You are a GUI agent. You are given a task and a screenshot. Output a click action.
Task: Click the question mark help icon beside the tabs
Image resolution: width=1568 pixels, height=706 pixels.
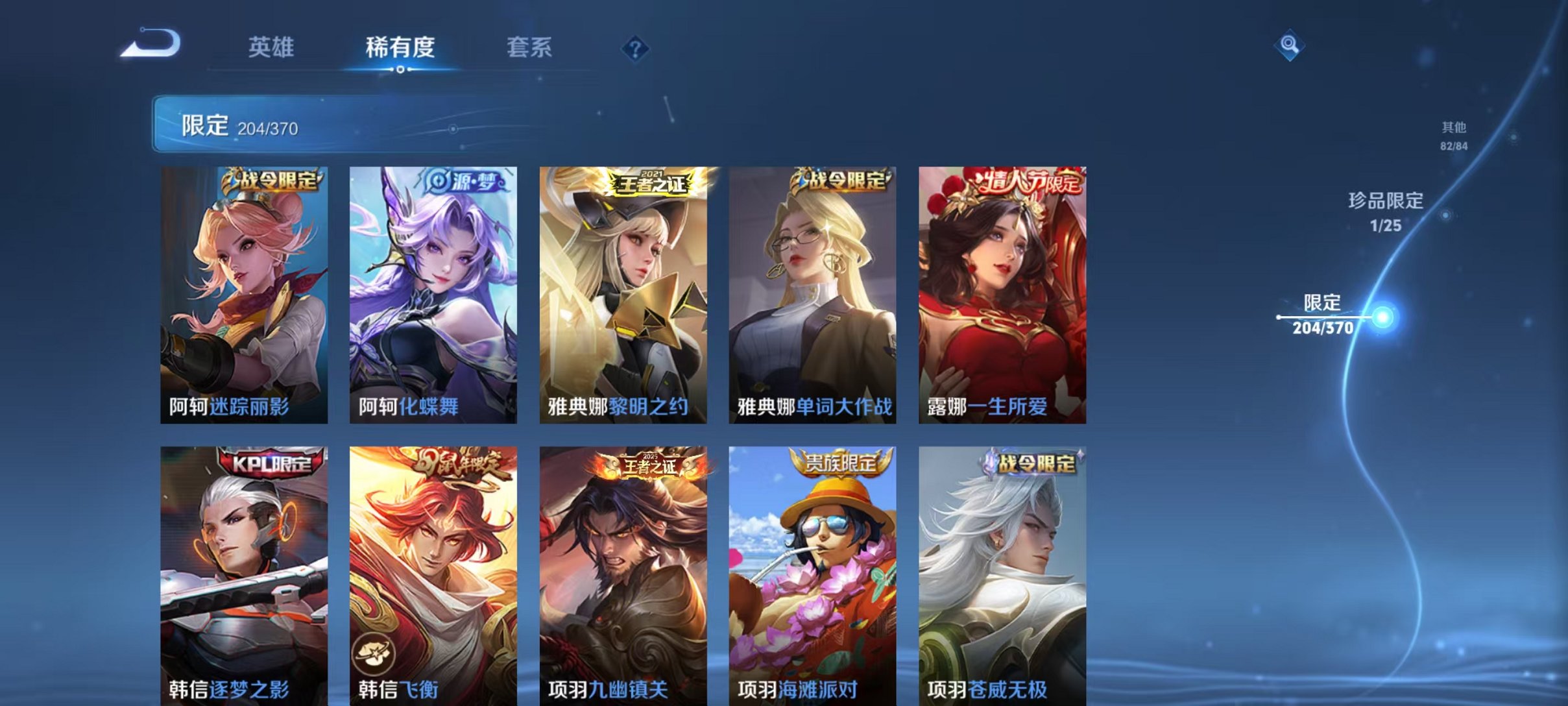[x=637, y=49]
